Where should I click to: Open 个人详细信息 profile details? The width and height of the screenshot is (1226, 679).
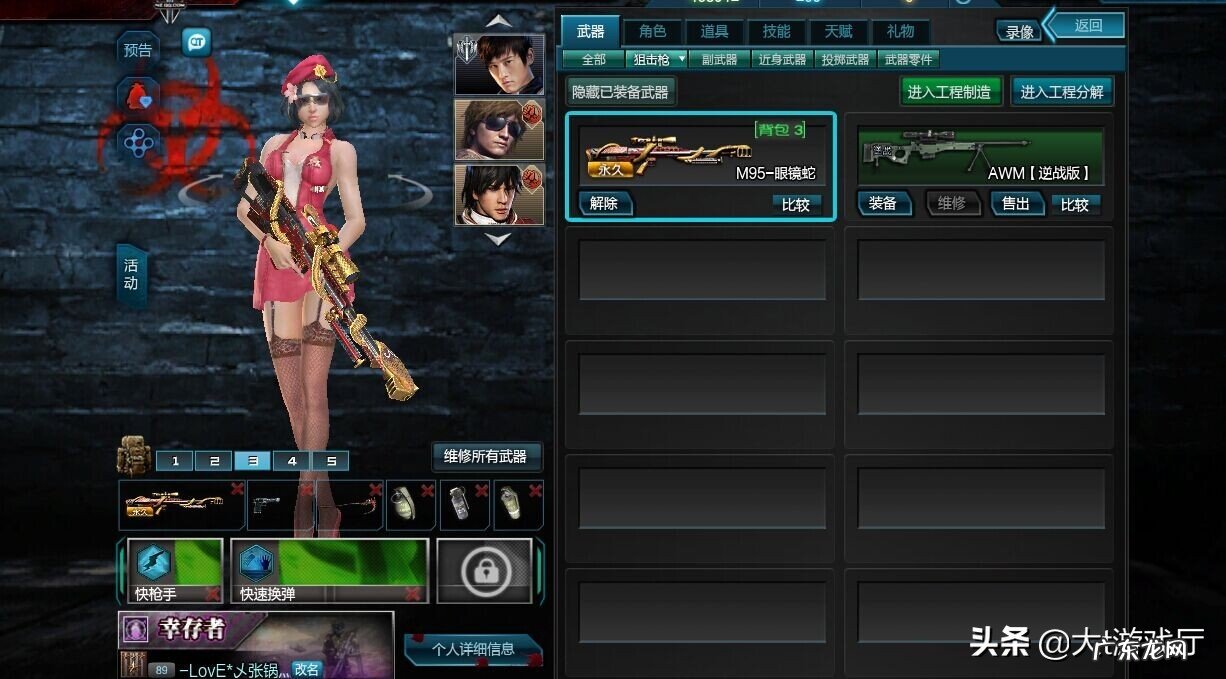tap(473, 649)
